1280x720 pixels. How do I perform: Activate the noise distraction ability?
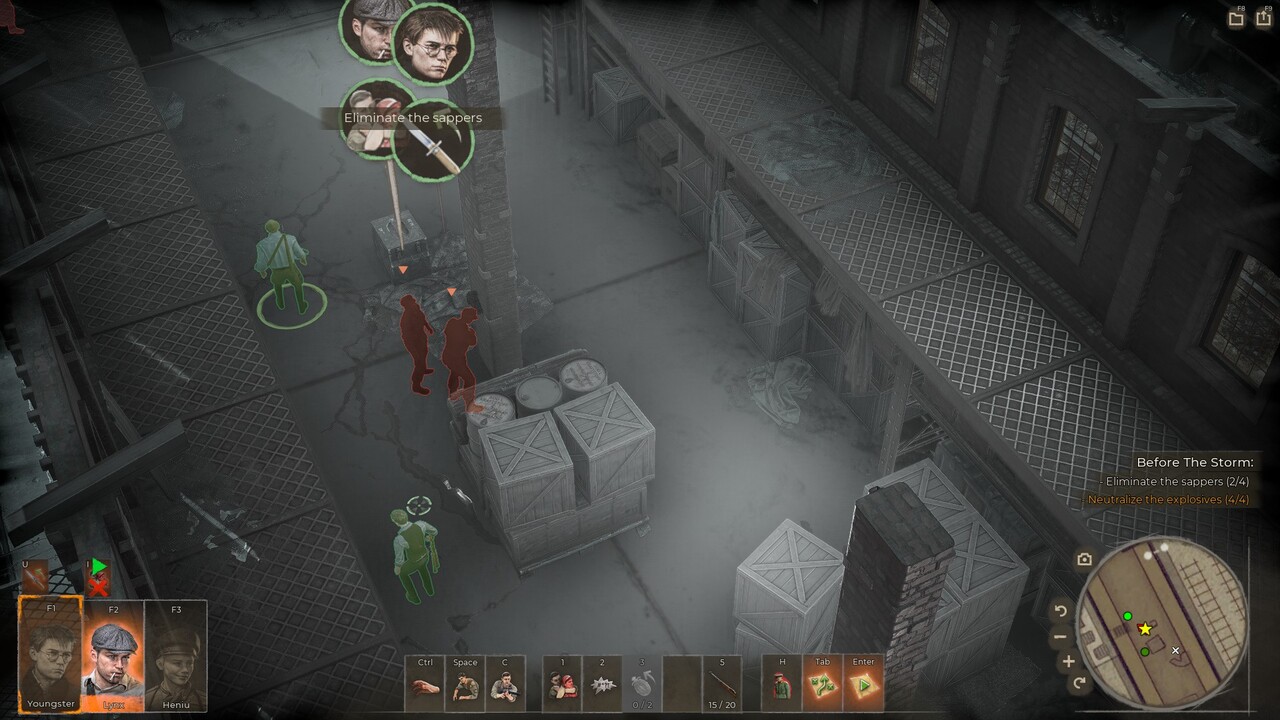pos(602,686)
